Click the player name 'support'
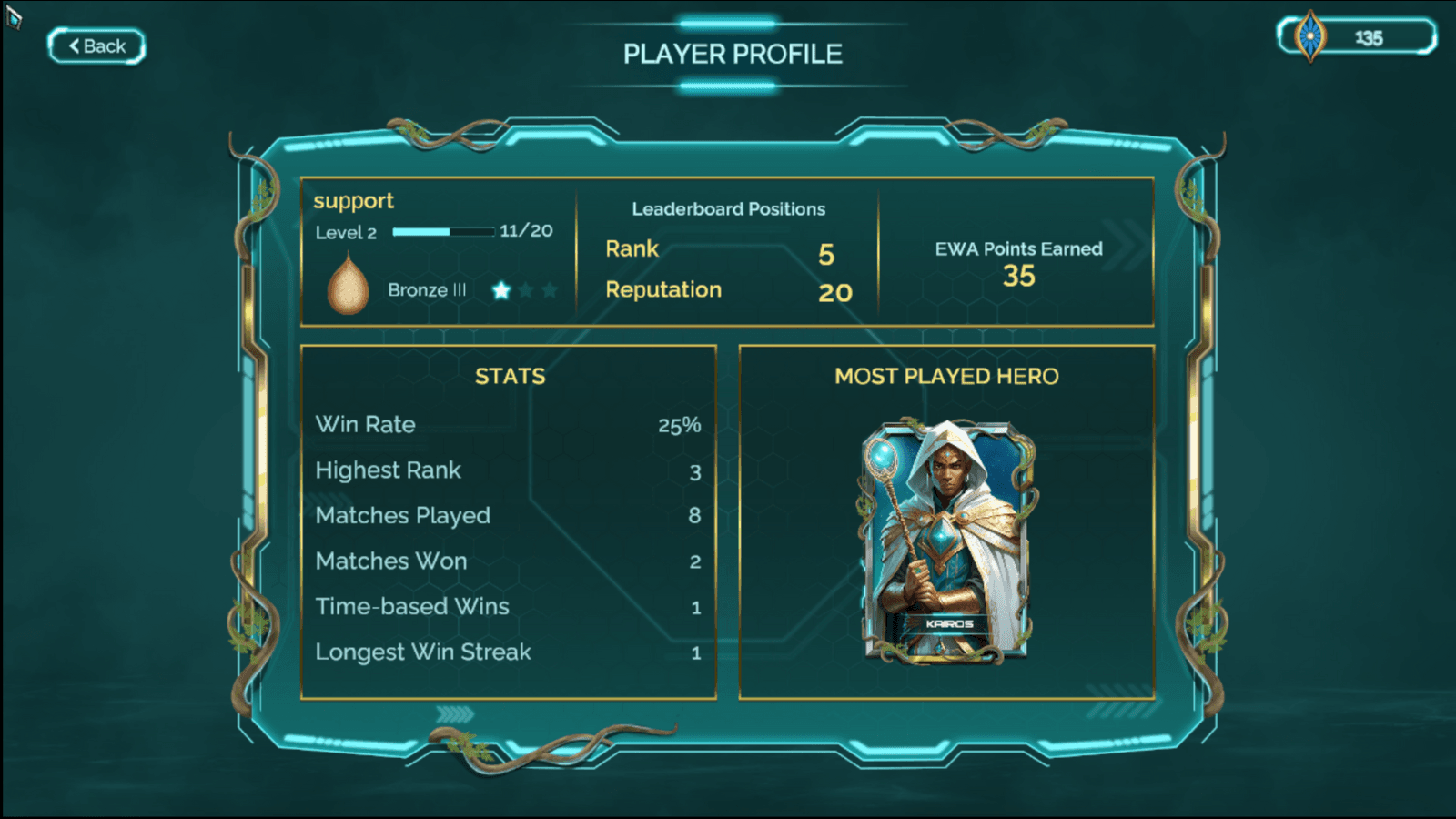1456x819 pixels. [x=354, y=200]
